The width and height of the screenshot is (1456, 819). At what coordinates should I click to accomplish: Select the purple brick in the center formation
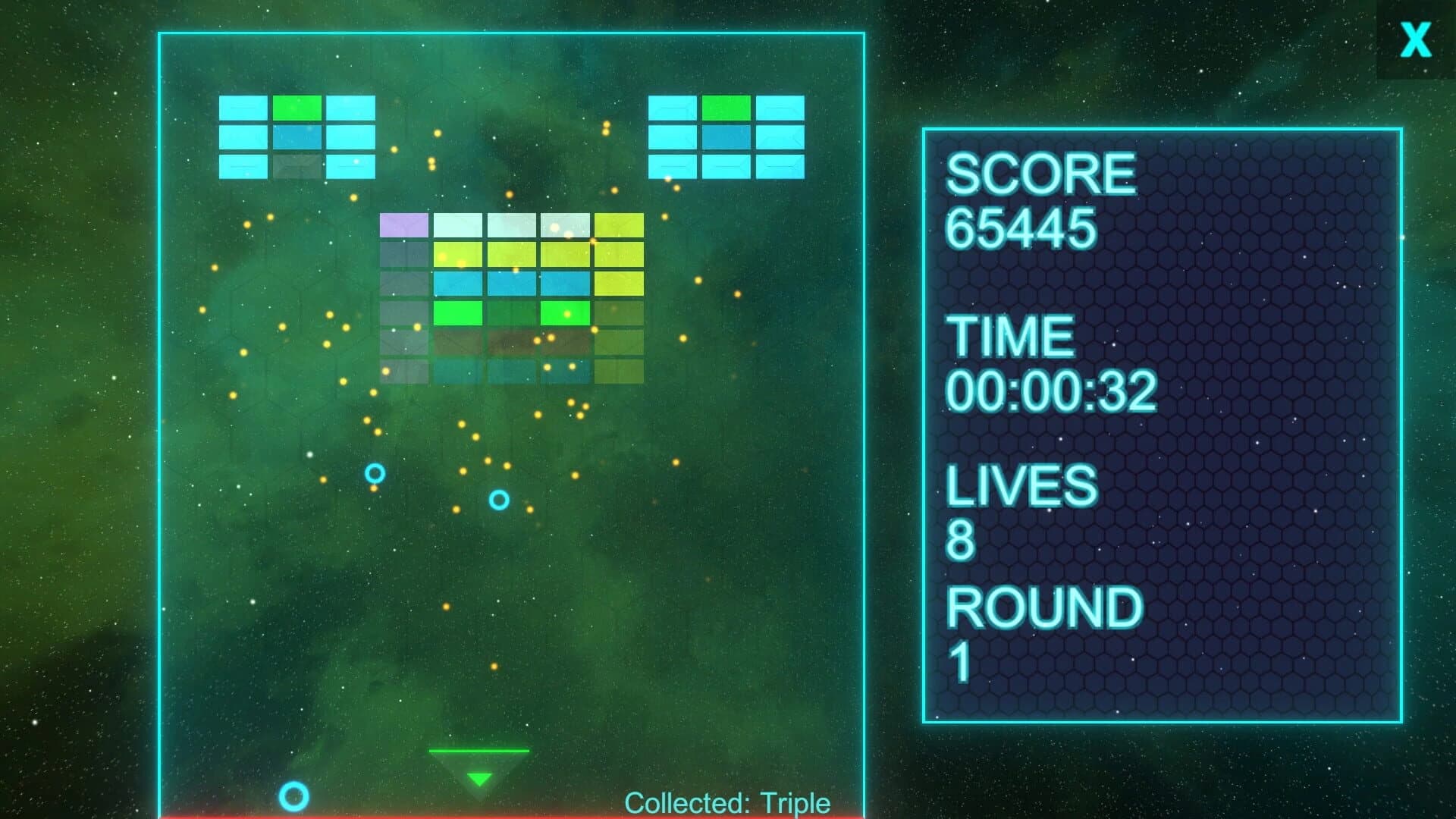(x=403, y=224)
